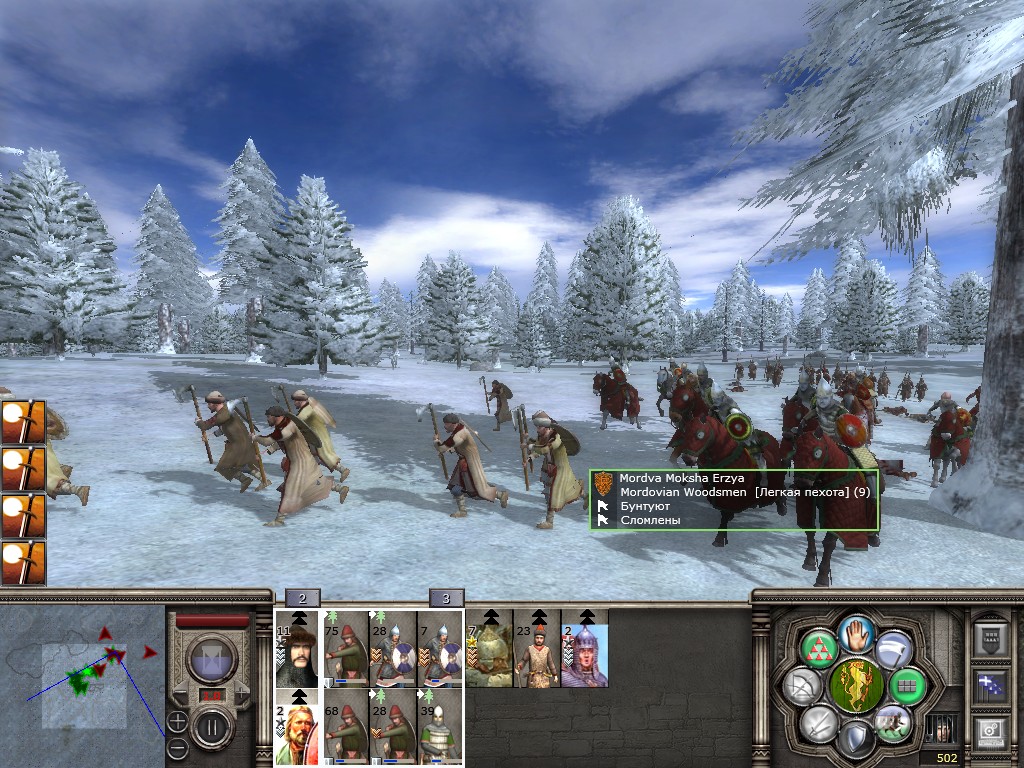
Task: Select the archer unit card with 75 men
Action: pos(346,648)
